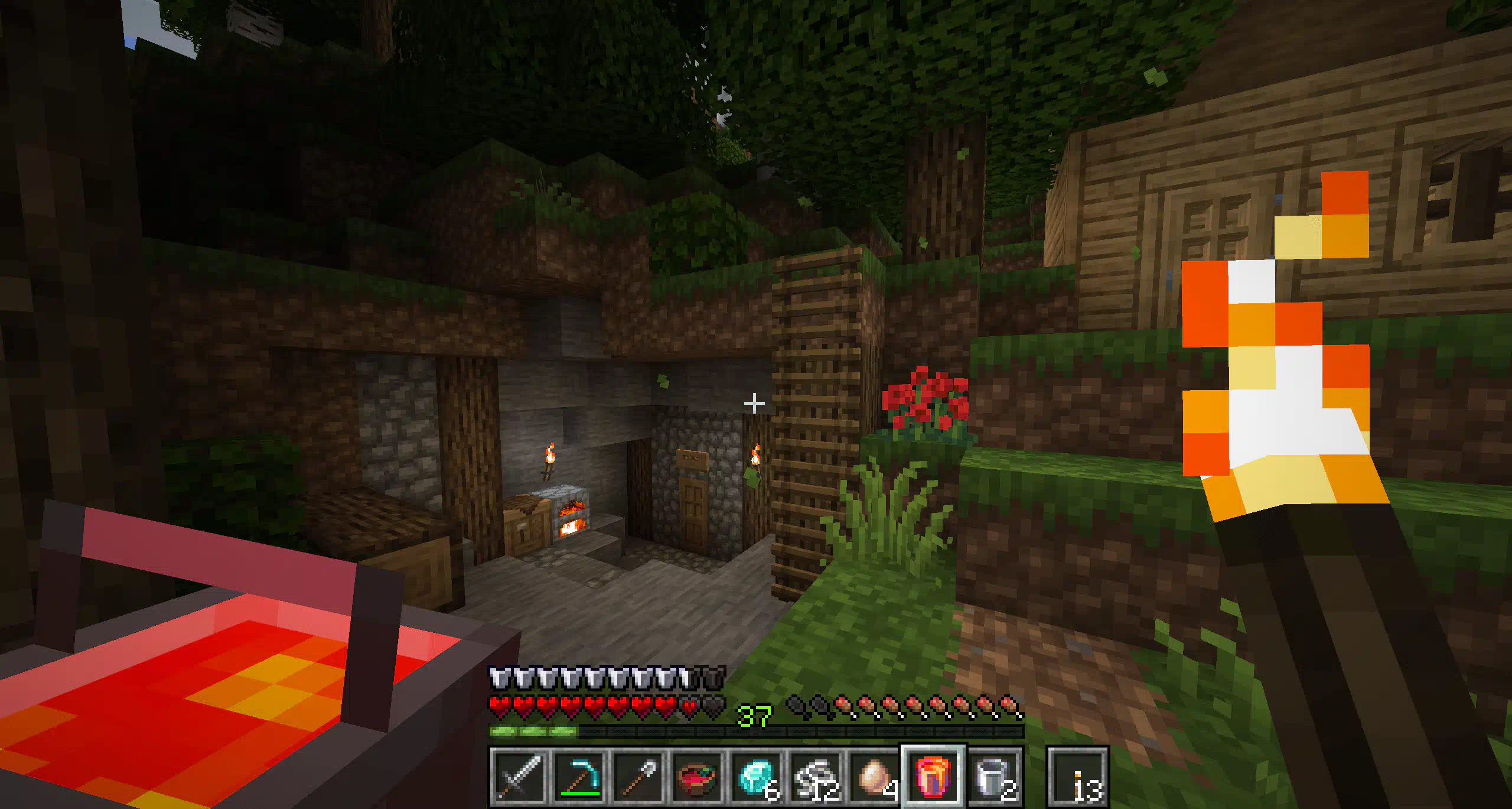Choose the iron shovel slot
This screenshot has width=1512, height=809.
(638, 776)
